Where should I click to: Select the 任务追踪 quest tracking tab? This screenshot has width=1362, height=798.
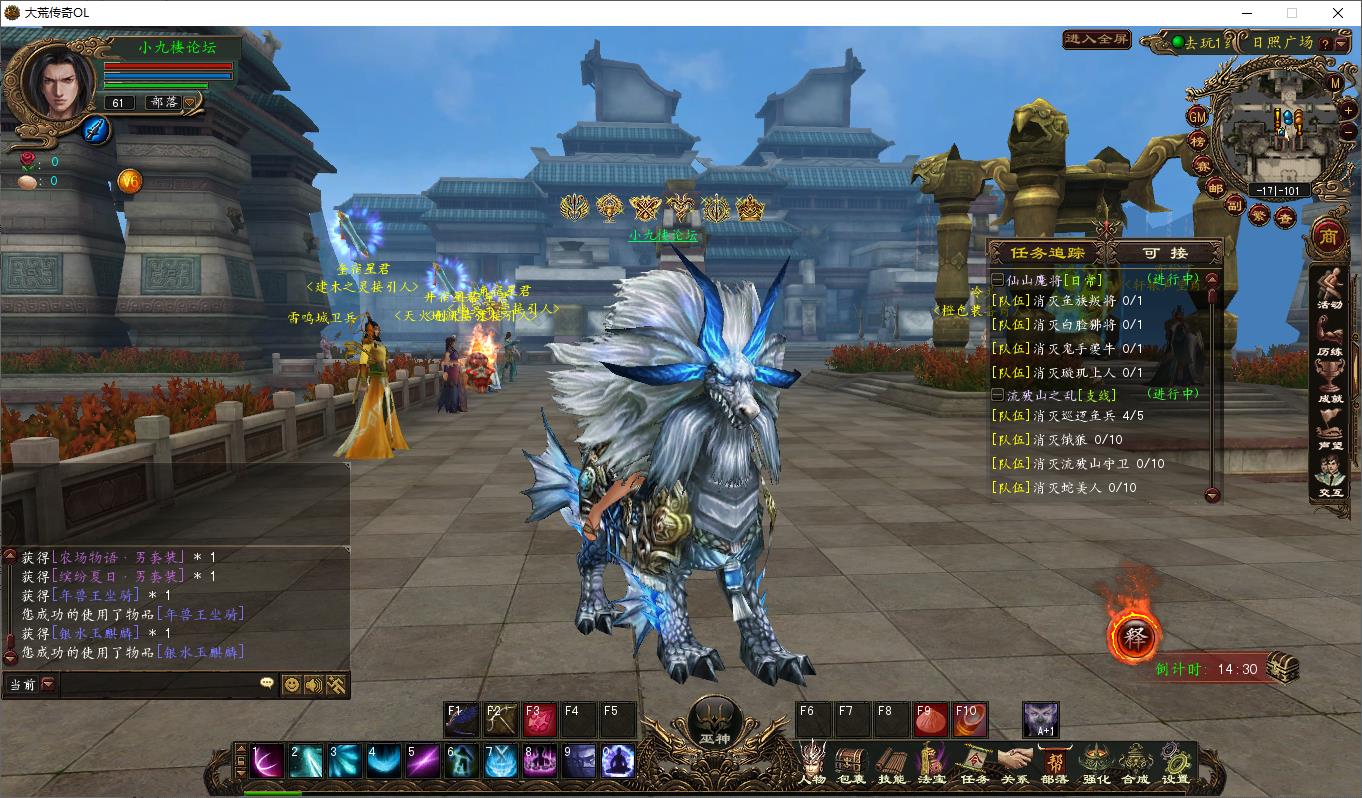(x=1047, y=253)
